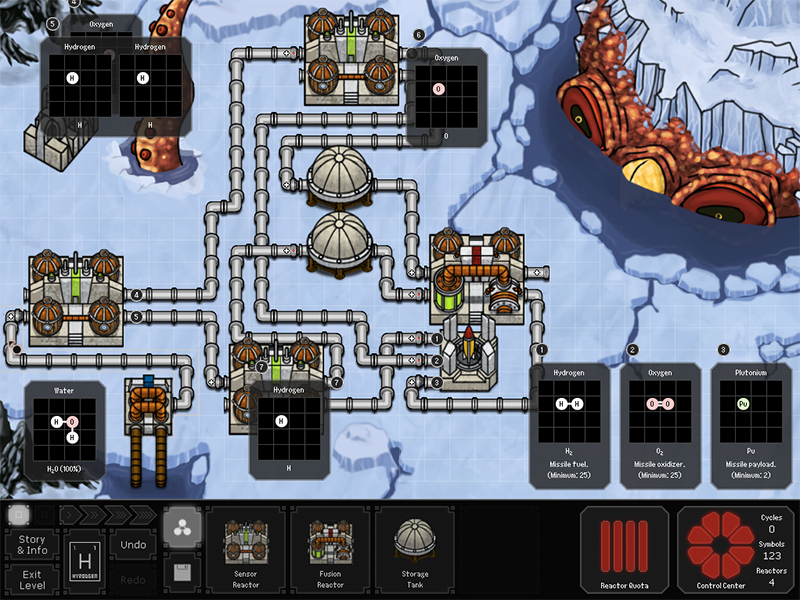Screen dimensions: 800x600
Task: Show the Reactor Quota panel
Action: coord(624,552)
